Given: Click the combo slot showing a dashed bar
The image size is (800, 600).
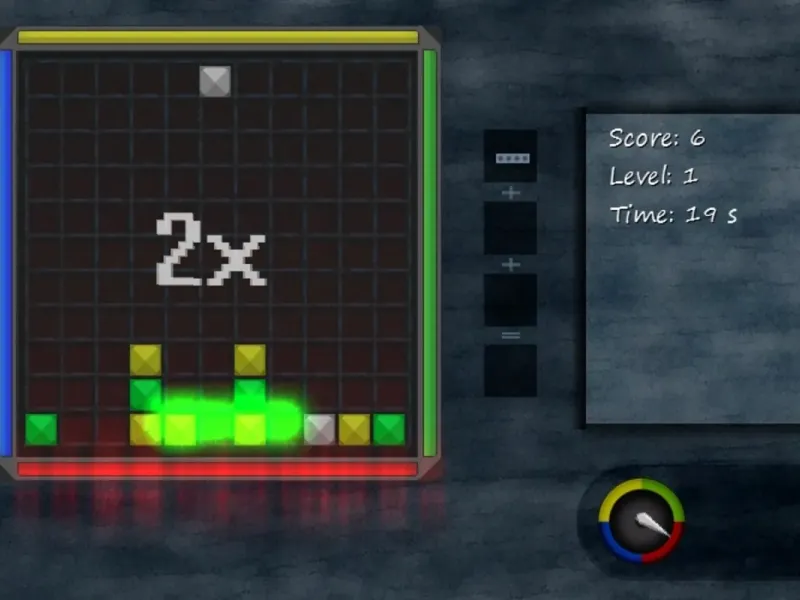Looking at the screenshot, I should (510, 156).
